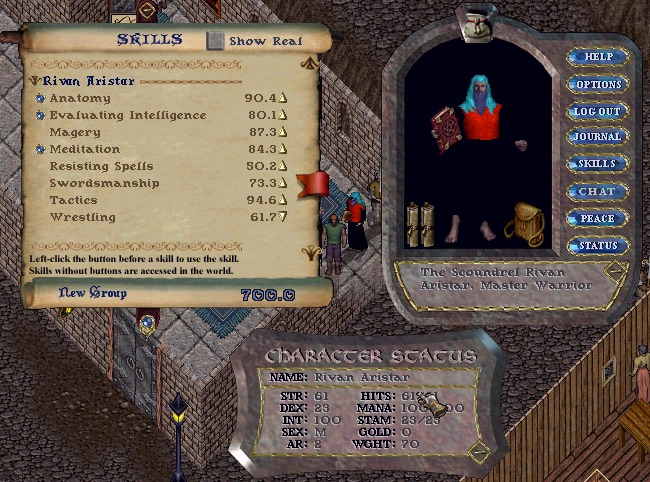Collapse the Rivan Aristar skill group
Screen dimensions: 650x482
[35, 81]
